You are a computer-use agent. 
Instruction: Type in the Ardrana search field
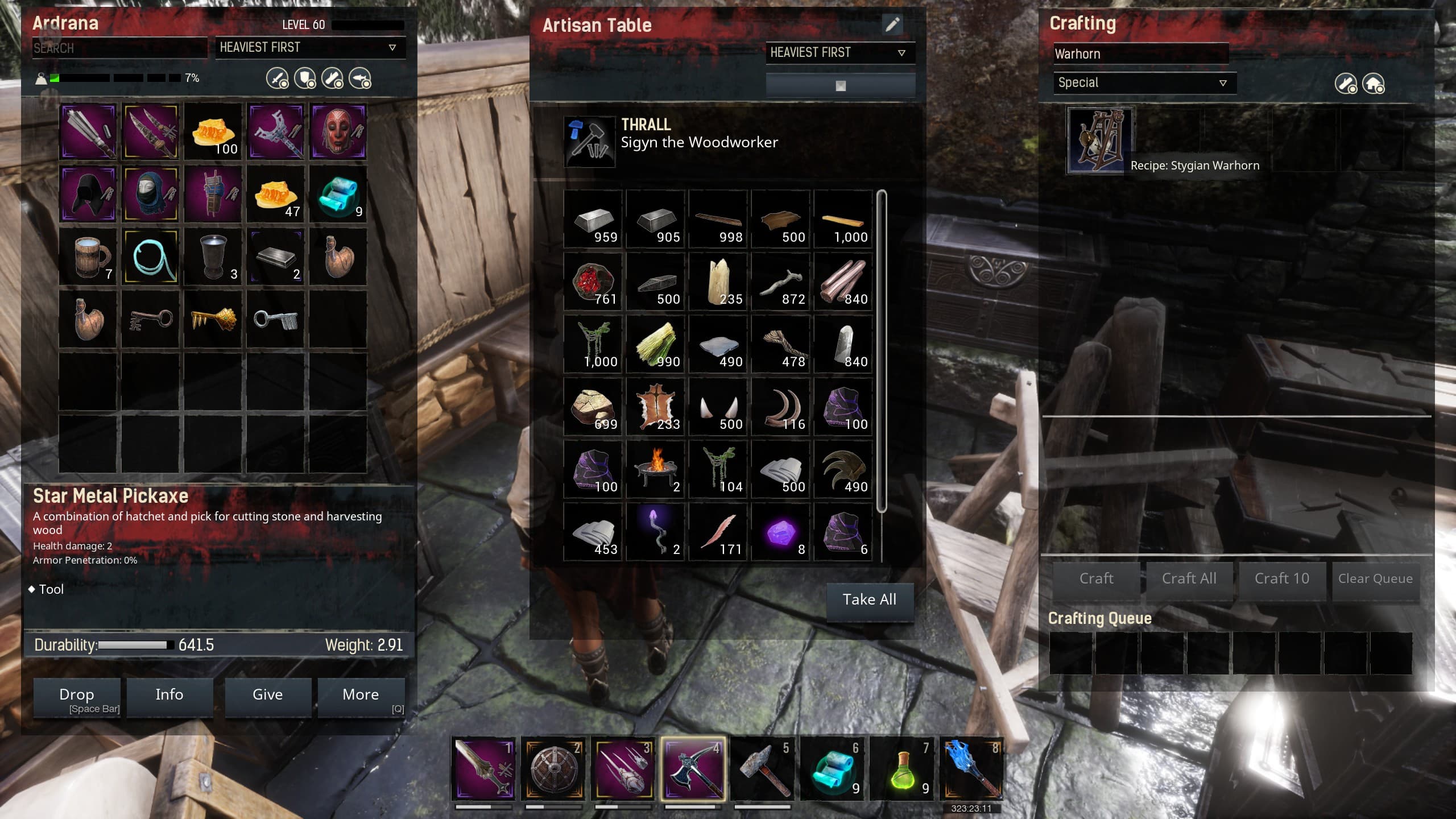(x=121, y=48)
